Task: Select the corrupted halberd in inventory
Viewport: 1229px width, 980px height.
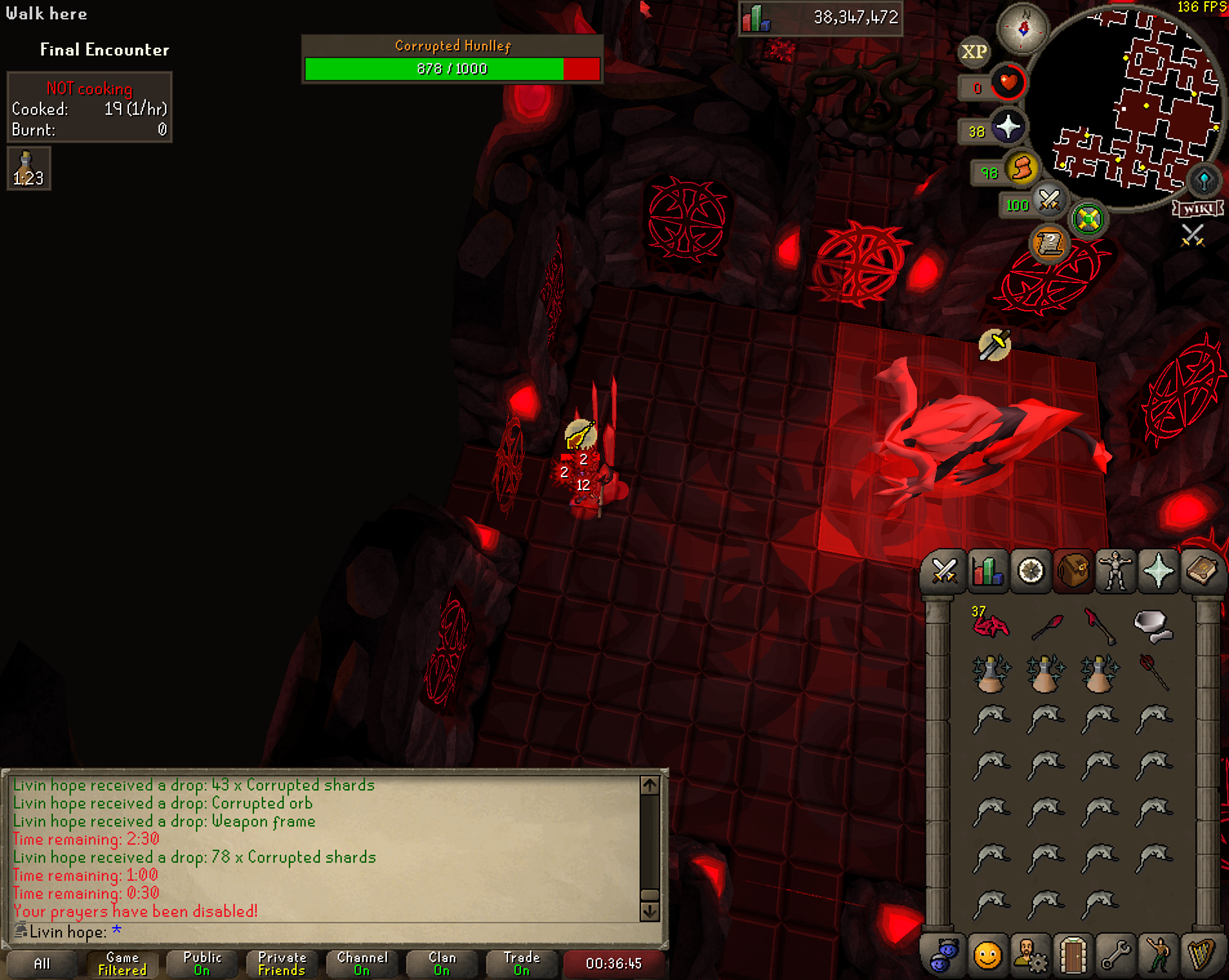Action: pos(1099,624)
